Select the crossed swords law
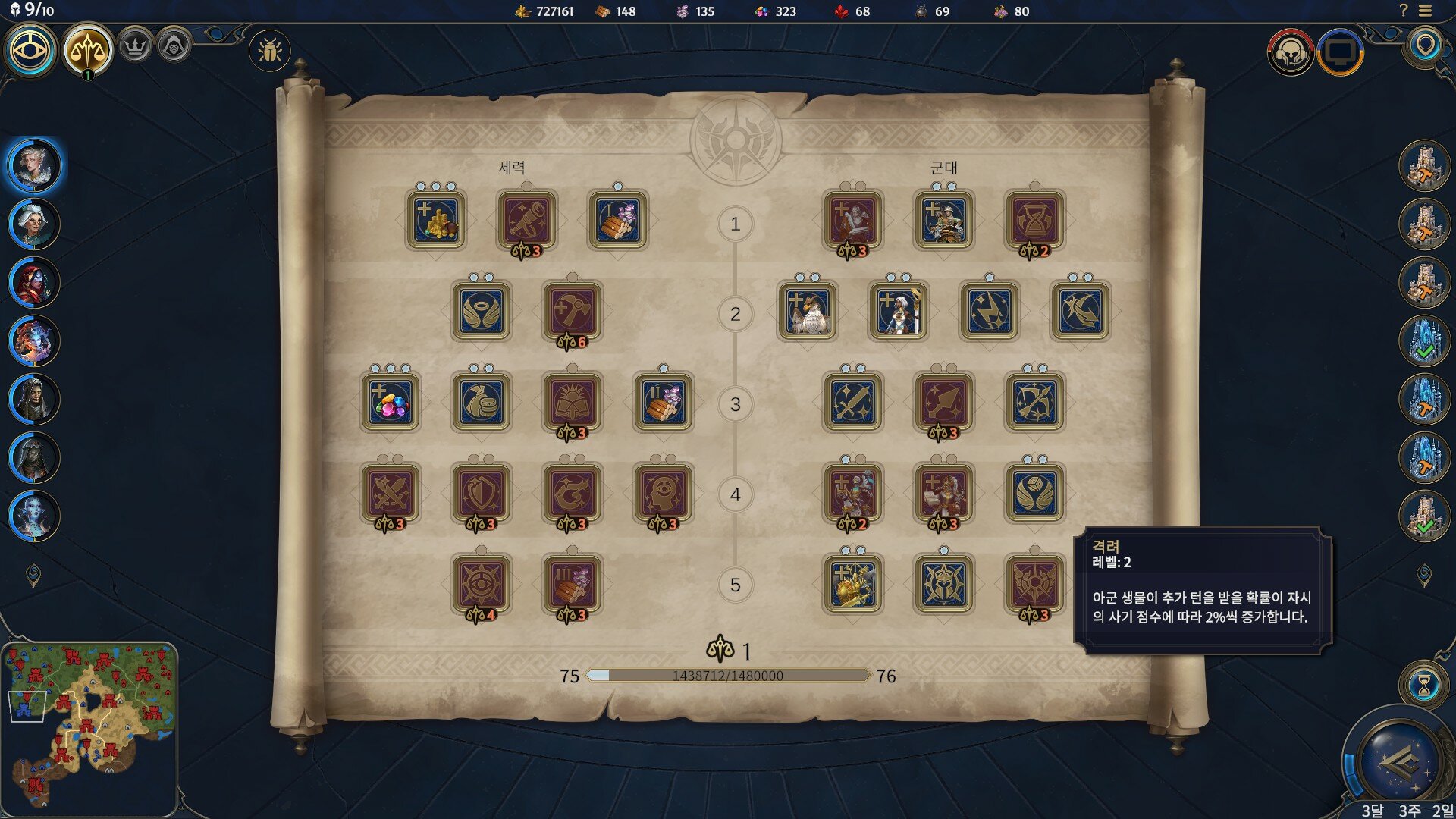Image resolution: width=1456 pixels, height=819 pixels. 391,493
